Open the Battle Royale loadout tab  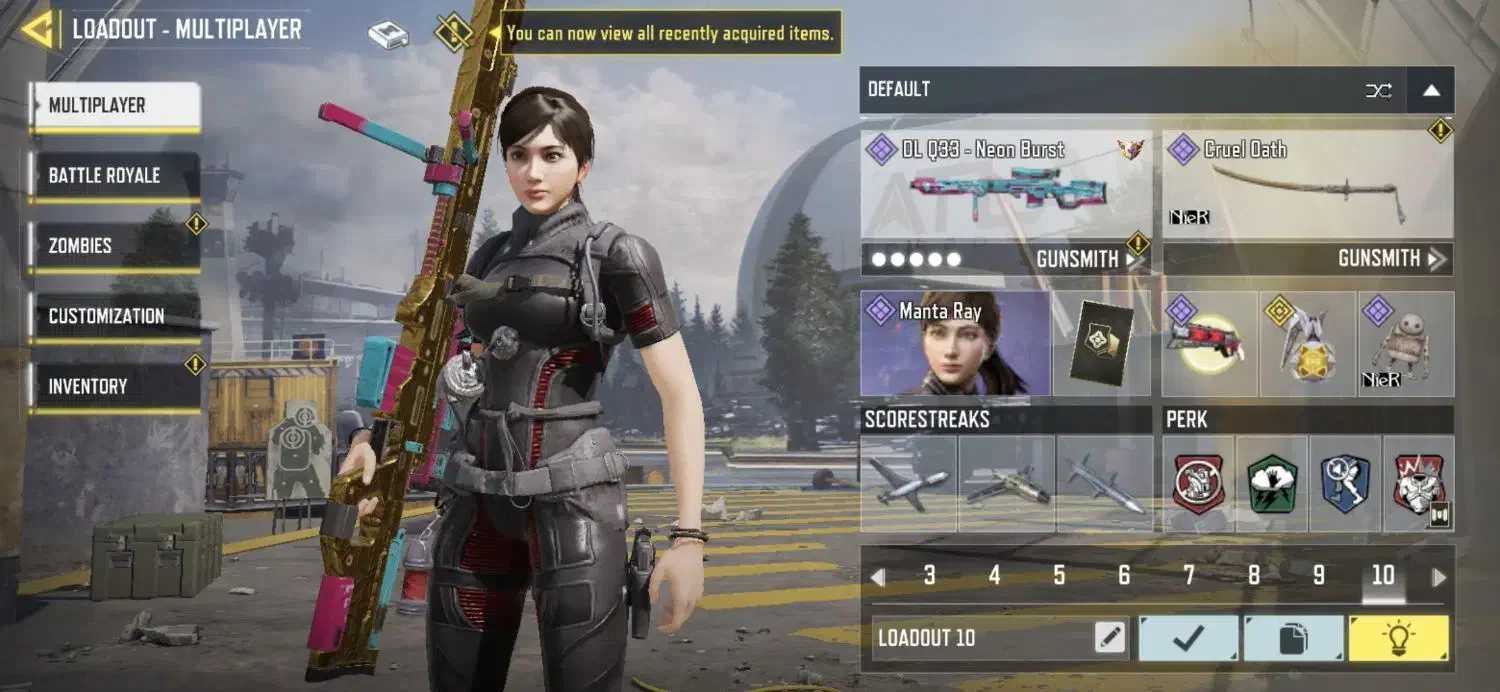click(115, 176)
